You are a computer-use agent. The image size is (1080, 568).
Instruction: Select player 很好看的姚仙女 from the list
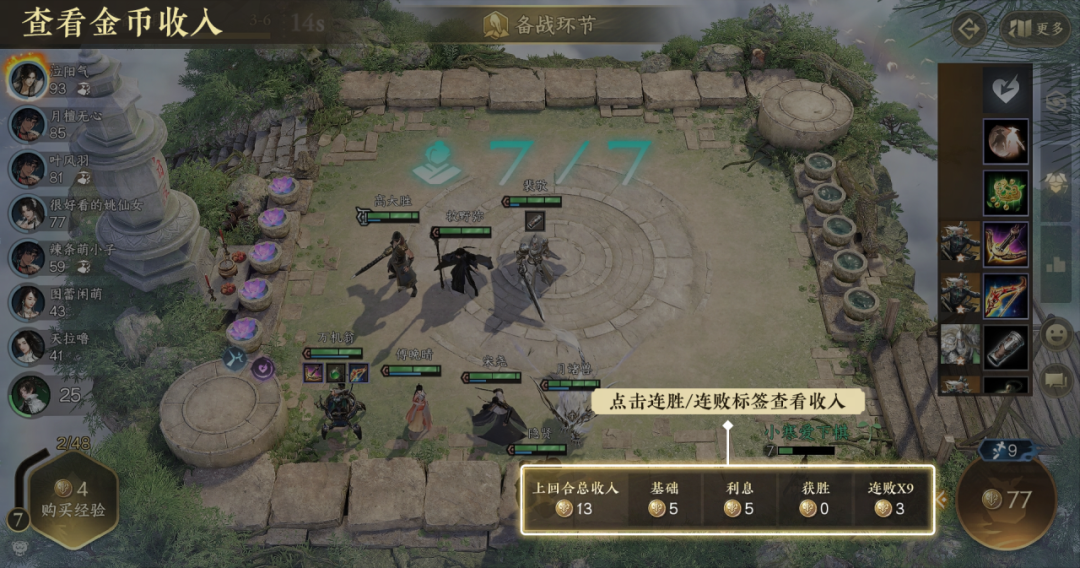[x=28, y=213]
